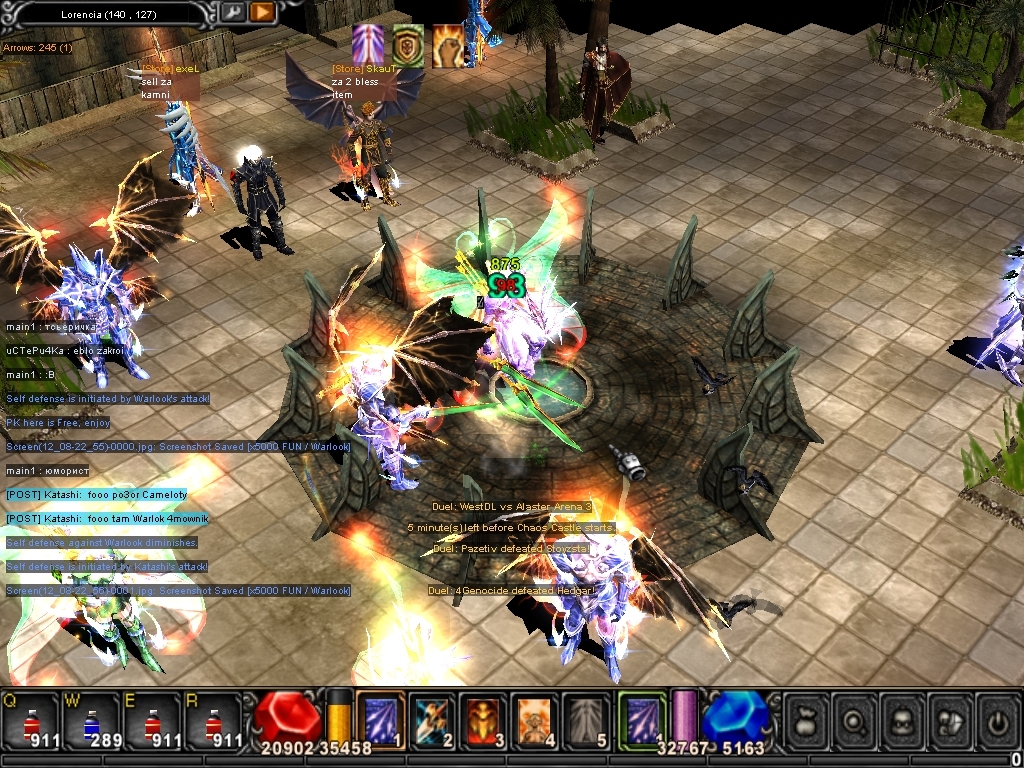Use the E slot red potion
This screenshot has height=768, width=1024.
point(152,720)
